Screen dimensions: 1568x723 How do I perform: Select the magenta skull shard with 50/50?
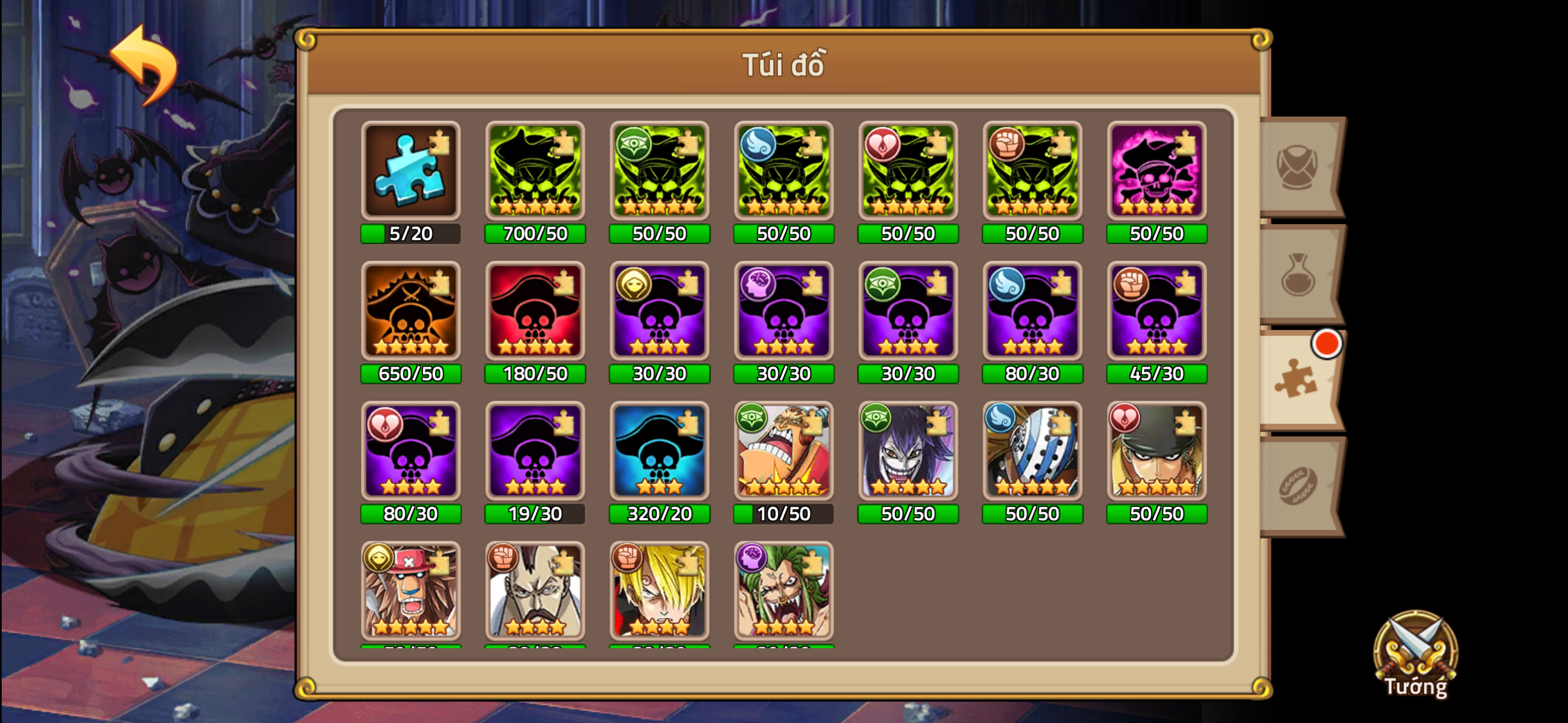1156,172
